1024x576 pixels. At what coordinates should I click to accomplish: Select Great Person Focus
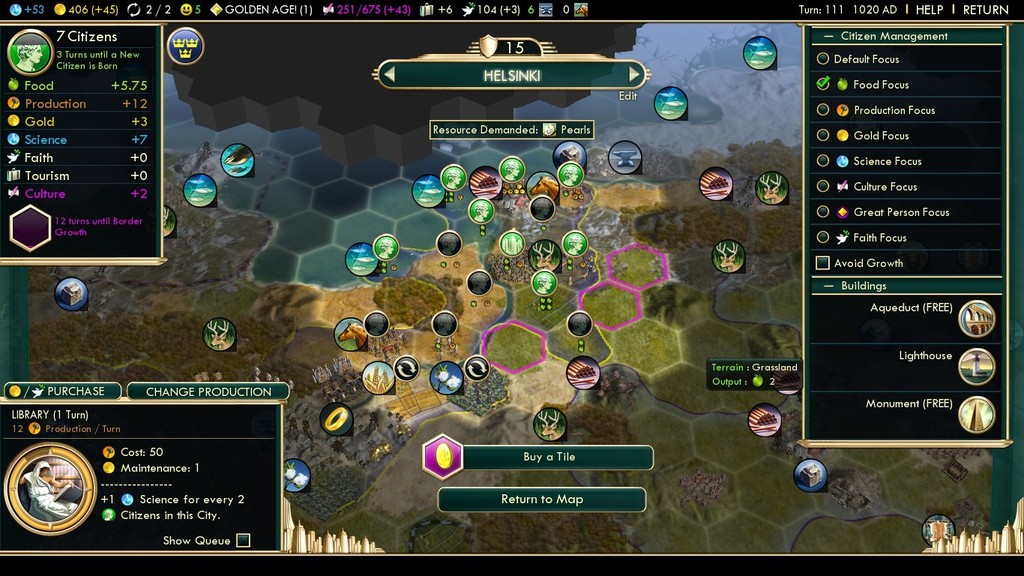[823, 212]
